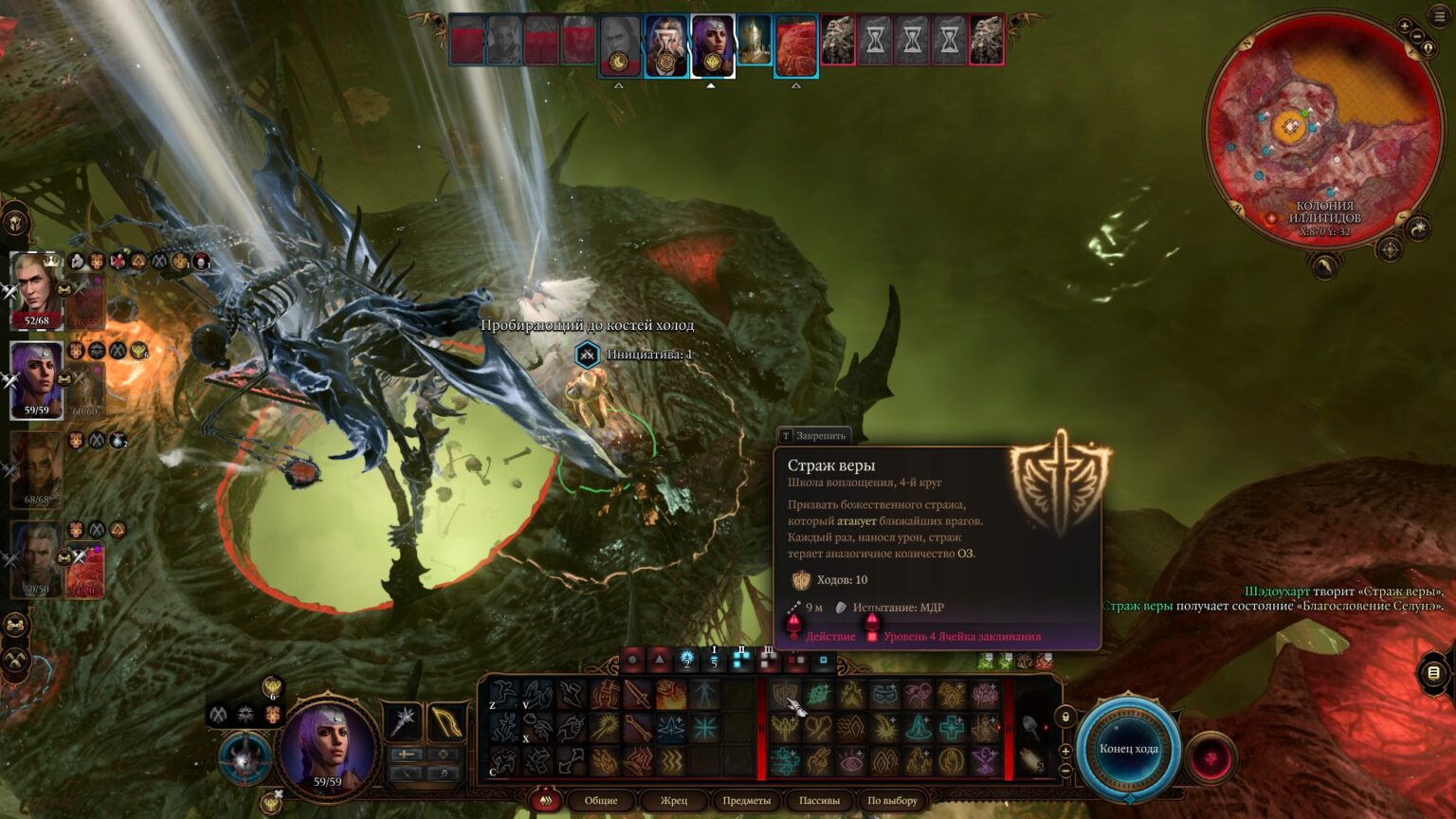Open the Жрец spells tab
This screenshot has height=819, width=1456.
674,801
